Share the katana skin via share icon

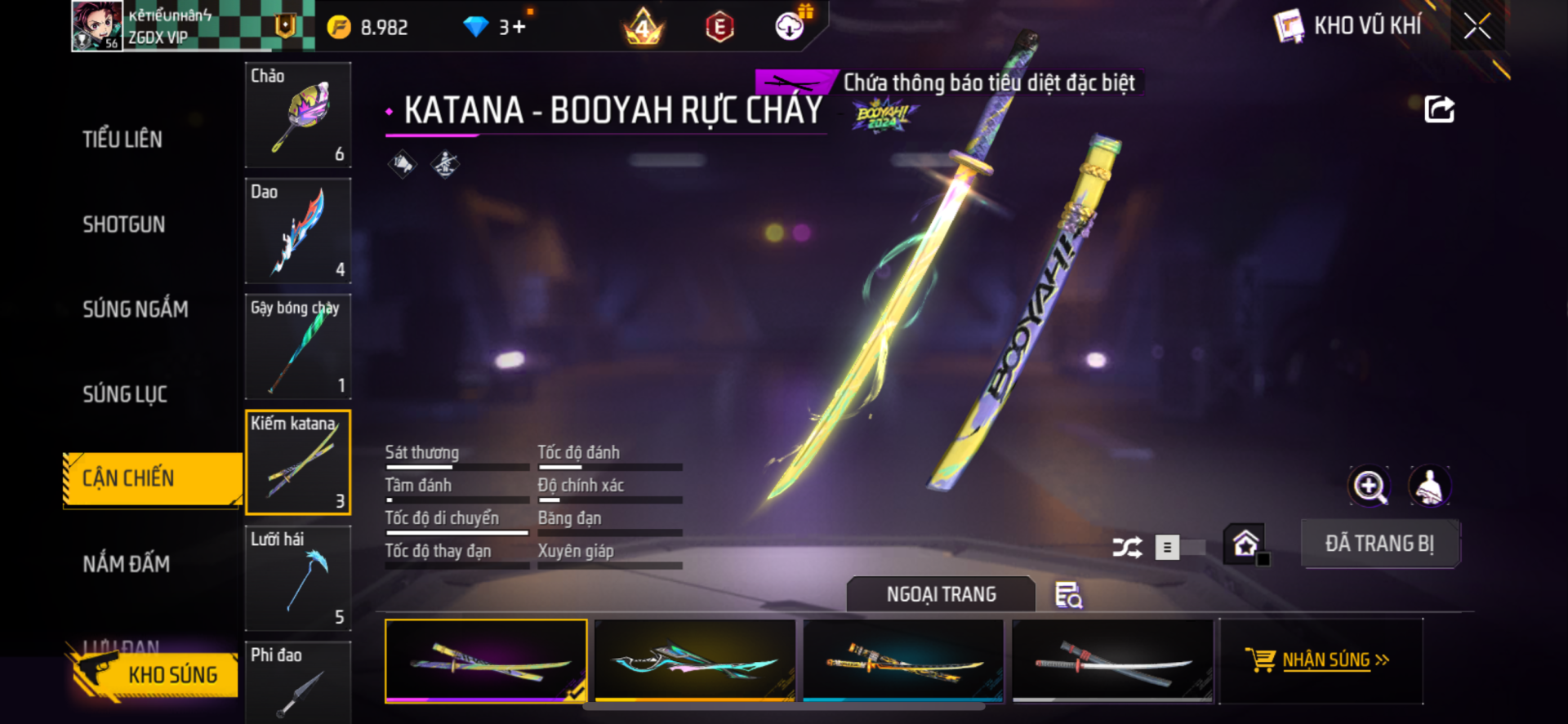(x=1439, y=109)
